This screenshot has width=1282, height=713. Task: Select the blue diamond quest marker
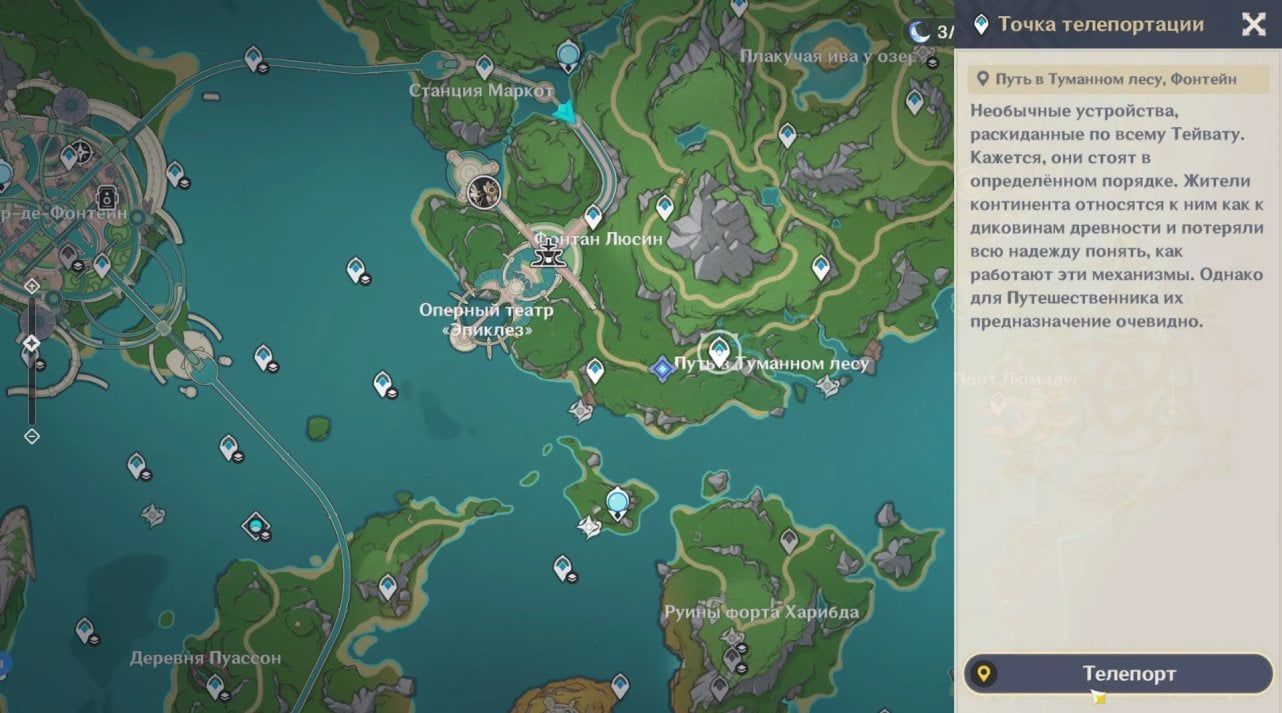661,369
